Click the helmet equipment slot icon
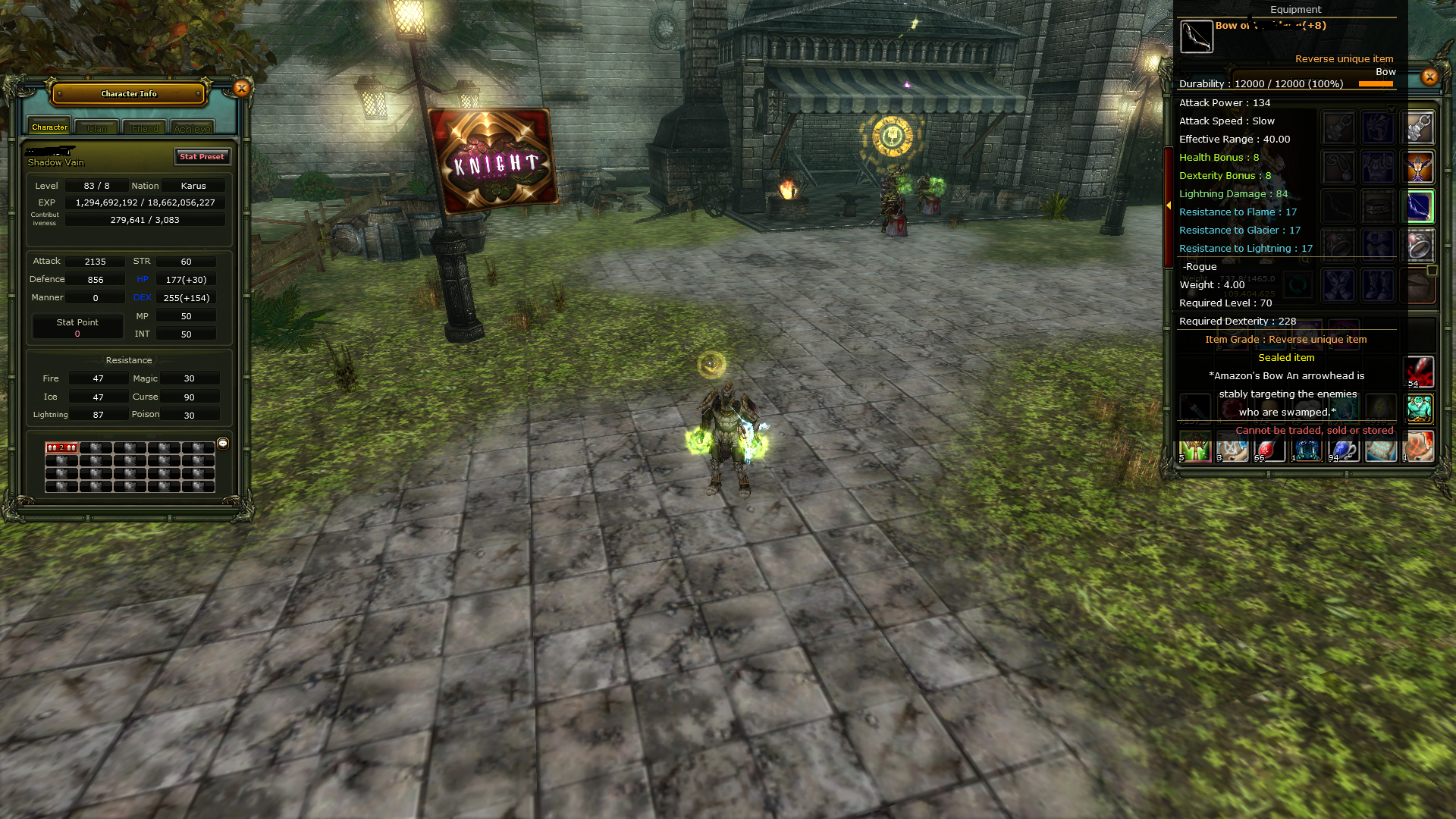This screenshot has height=819, width=1456. 1379,127
